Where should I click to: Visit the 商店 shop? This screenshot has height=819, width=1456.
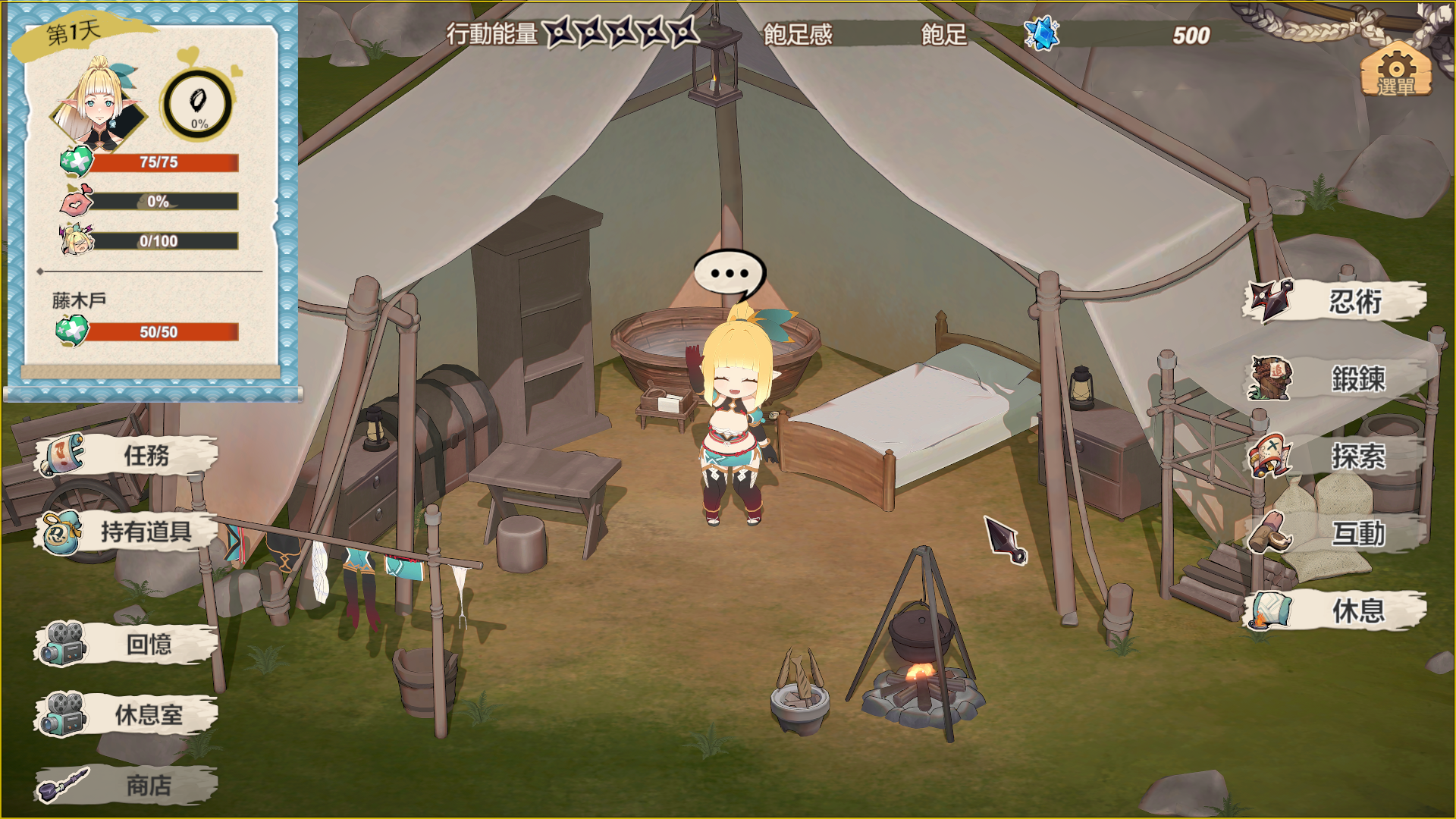click(x=126, y=786)
